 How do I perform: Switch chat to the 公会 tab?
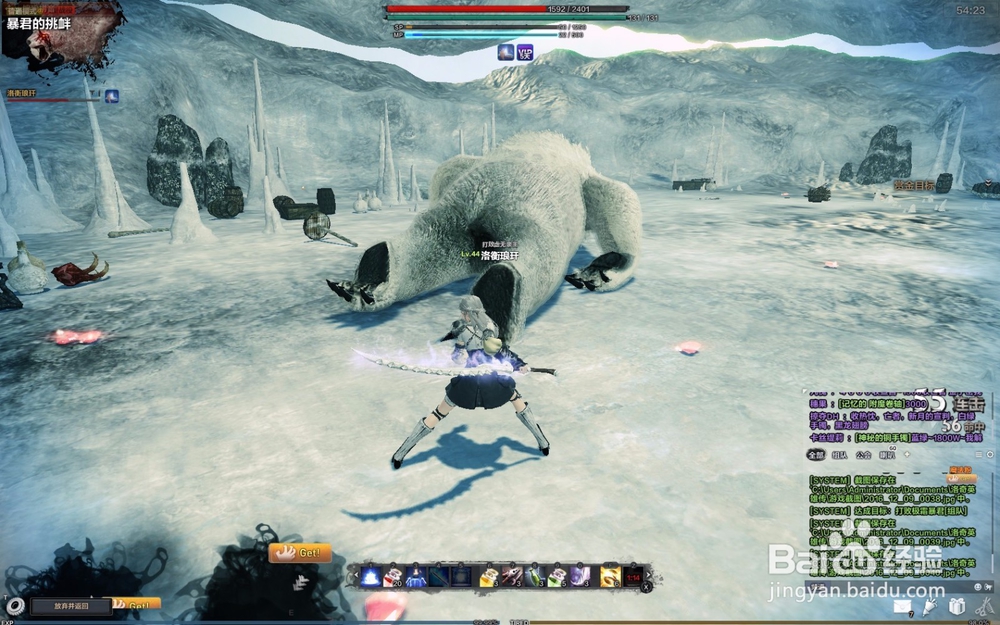[x=864, y=454]
